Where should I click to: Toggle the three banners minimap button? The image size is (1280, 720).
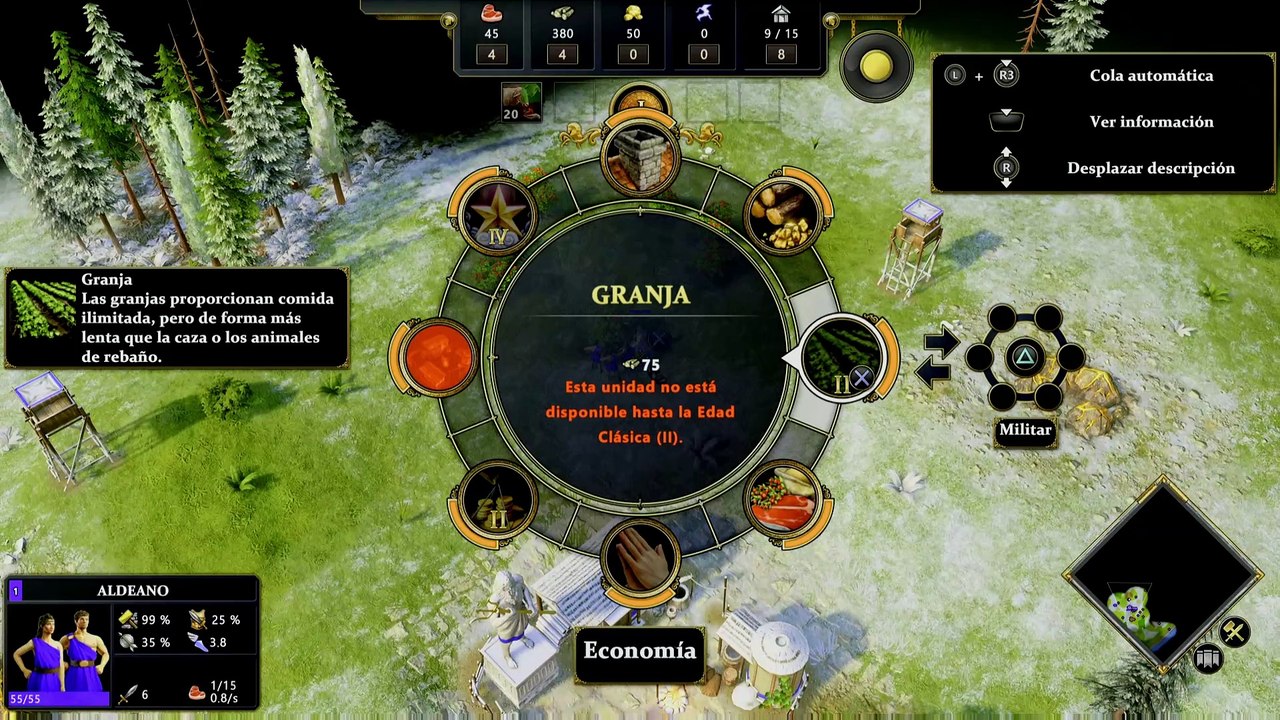tap(1207, 658)
